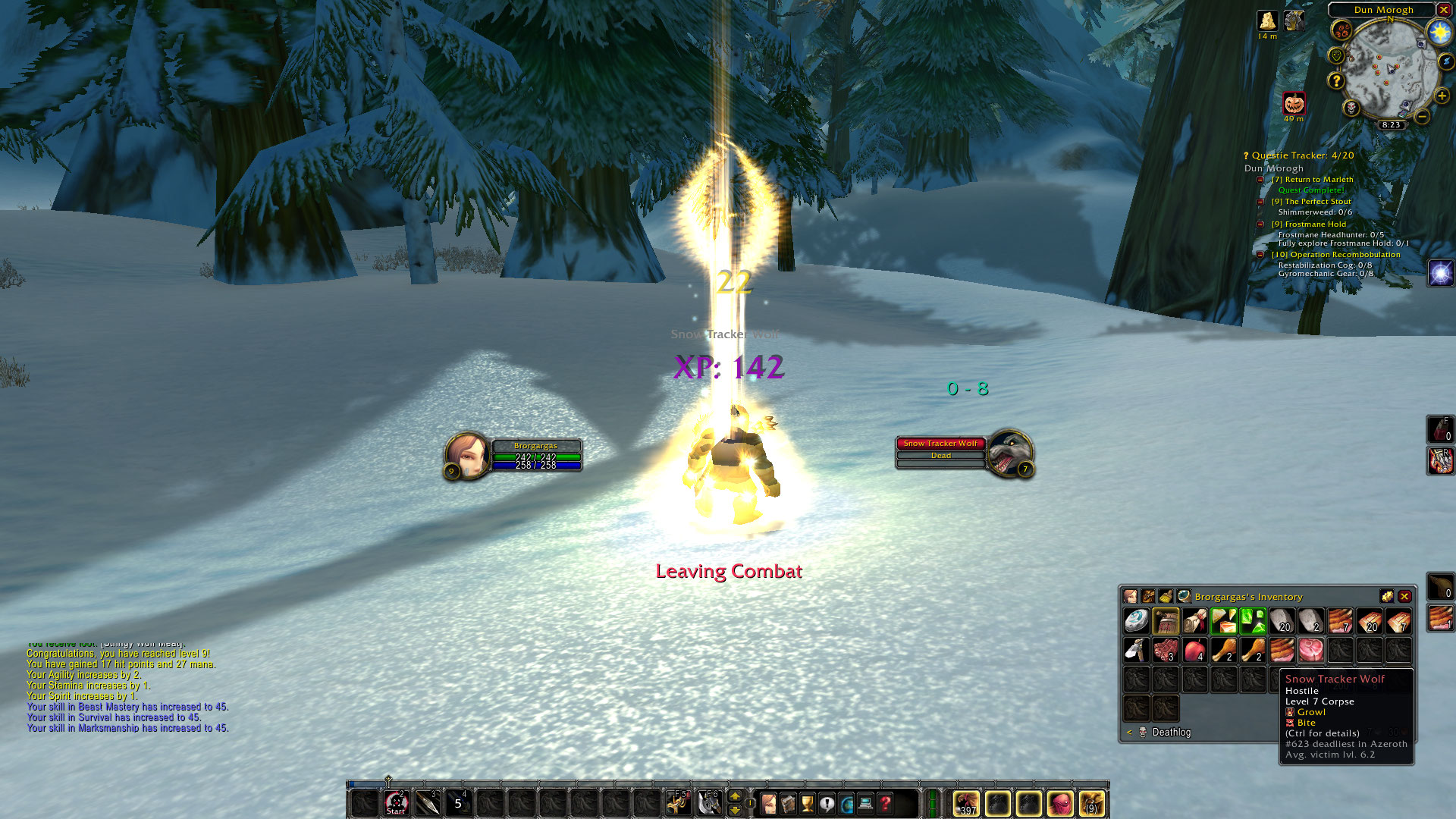Screen dimensions: 1456x819
Task: Page up the action bar
Action: (x=734, y=795)
